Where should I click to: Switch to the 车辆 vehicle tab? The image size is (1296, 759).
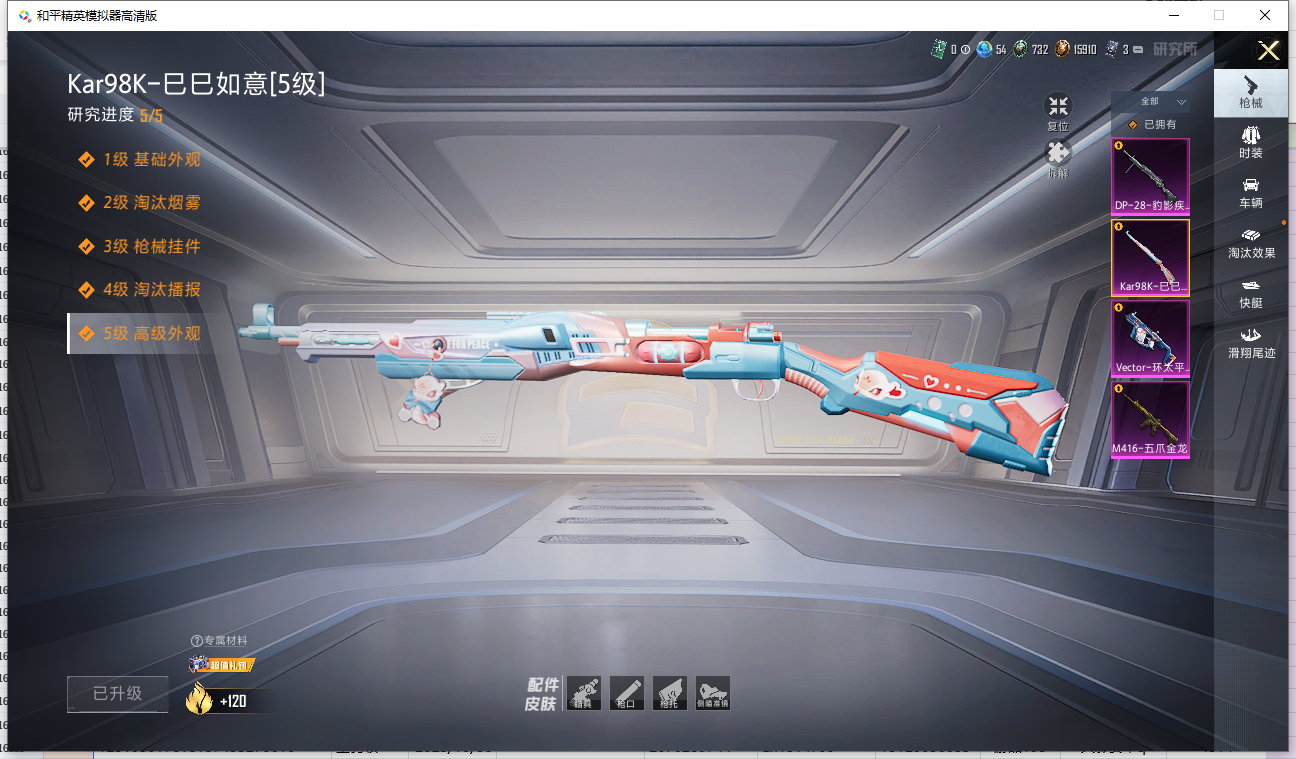pos(1250,192)
